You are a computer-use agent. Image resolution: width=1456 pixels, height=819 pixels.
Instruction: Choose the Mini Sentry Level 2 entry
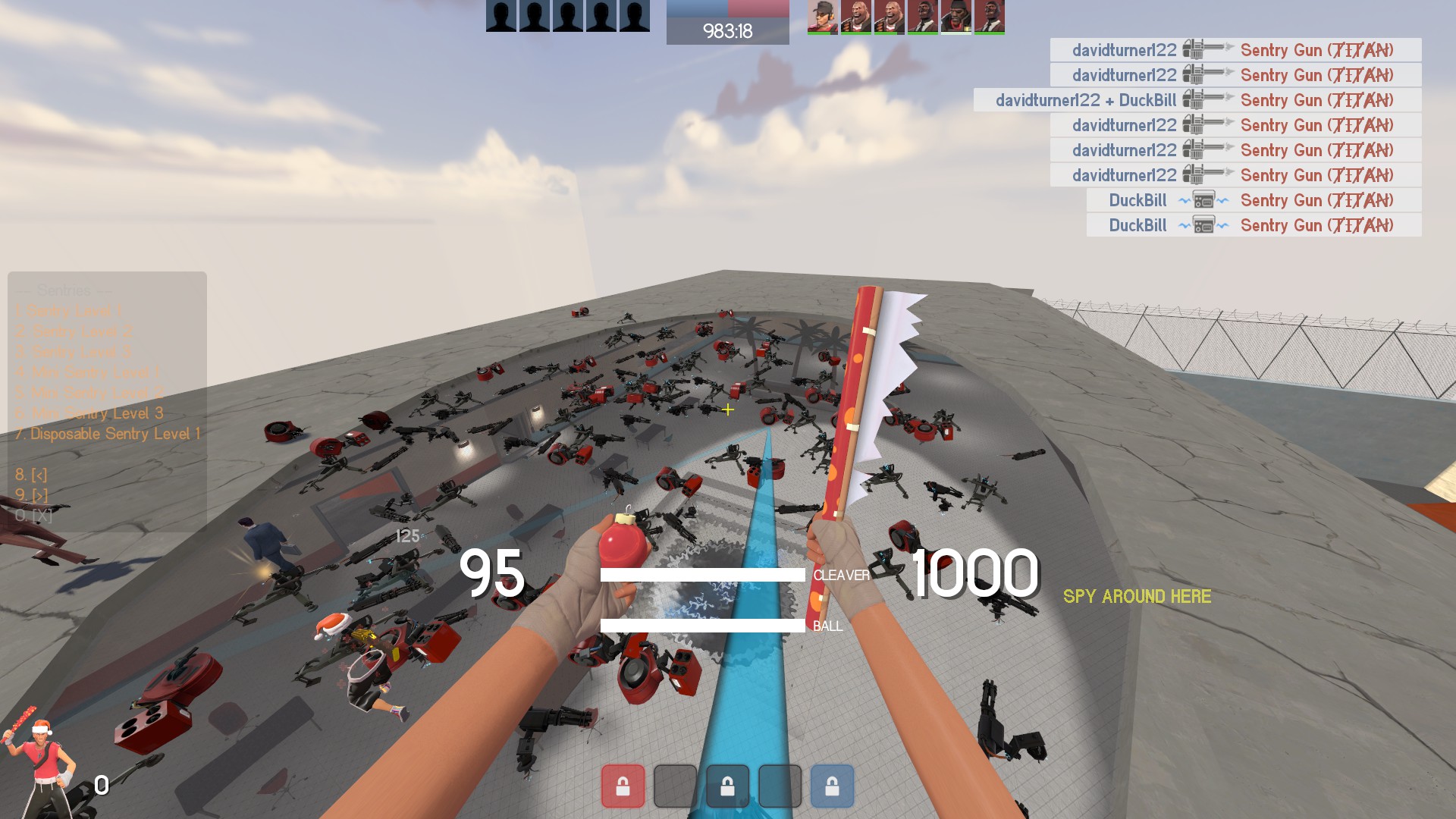coord(90,393)
